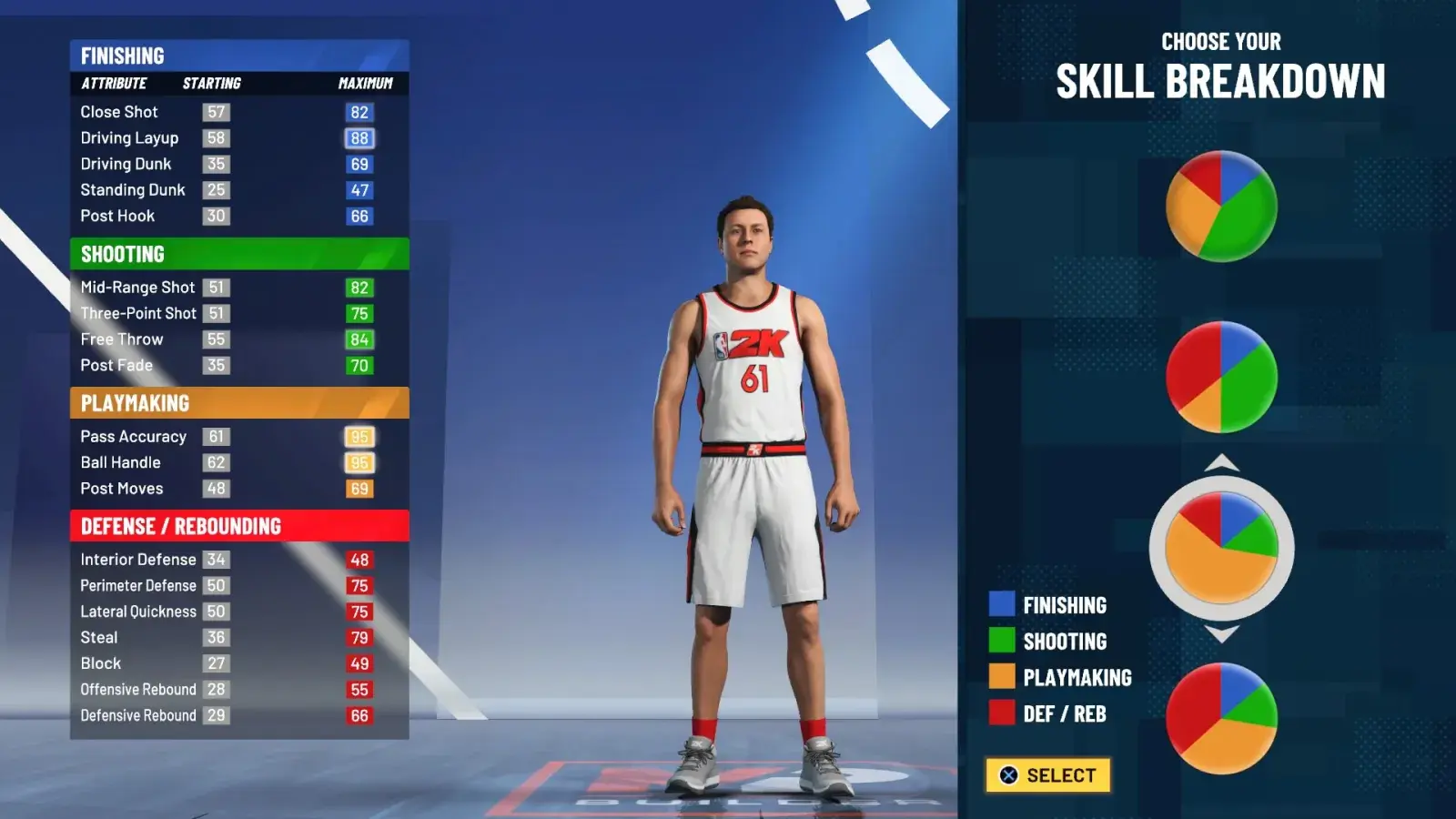
Task: Choose the green shooting-heavy pie chart
Action: tap(1221, 207)
